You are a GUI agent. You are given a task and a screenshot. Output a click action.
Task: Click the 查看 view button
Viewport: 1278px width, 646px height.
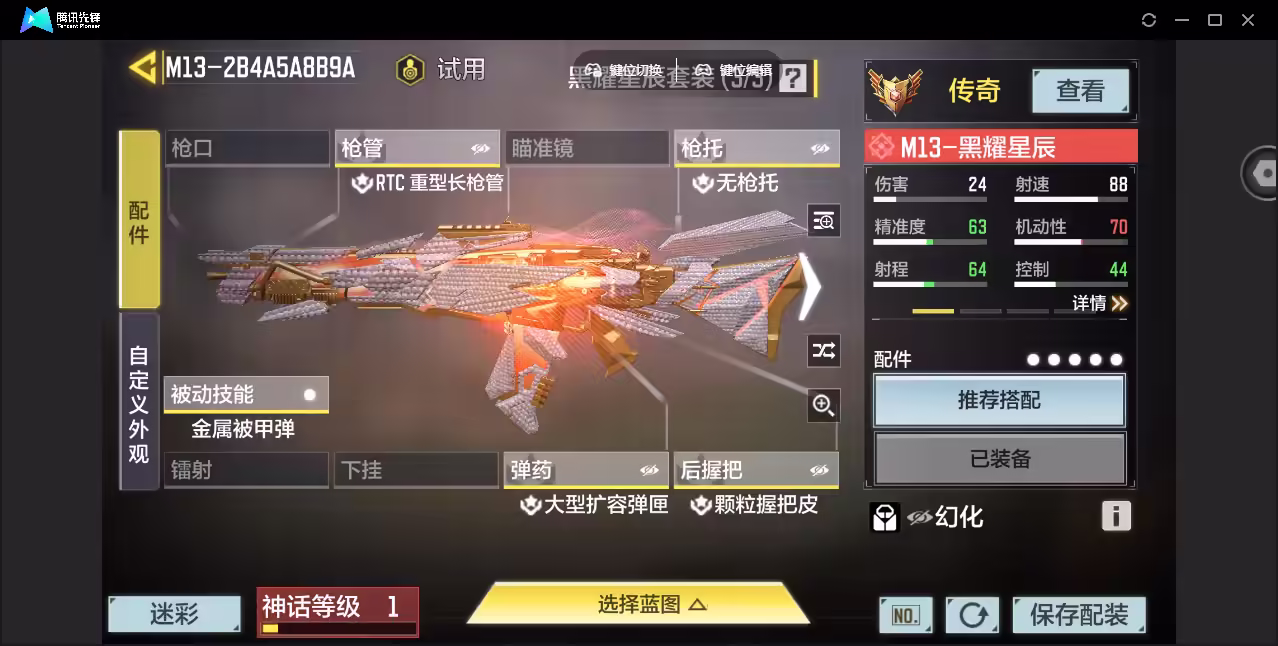coord(1080,91)
